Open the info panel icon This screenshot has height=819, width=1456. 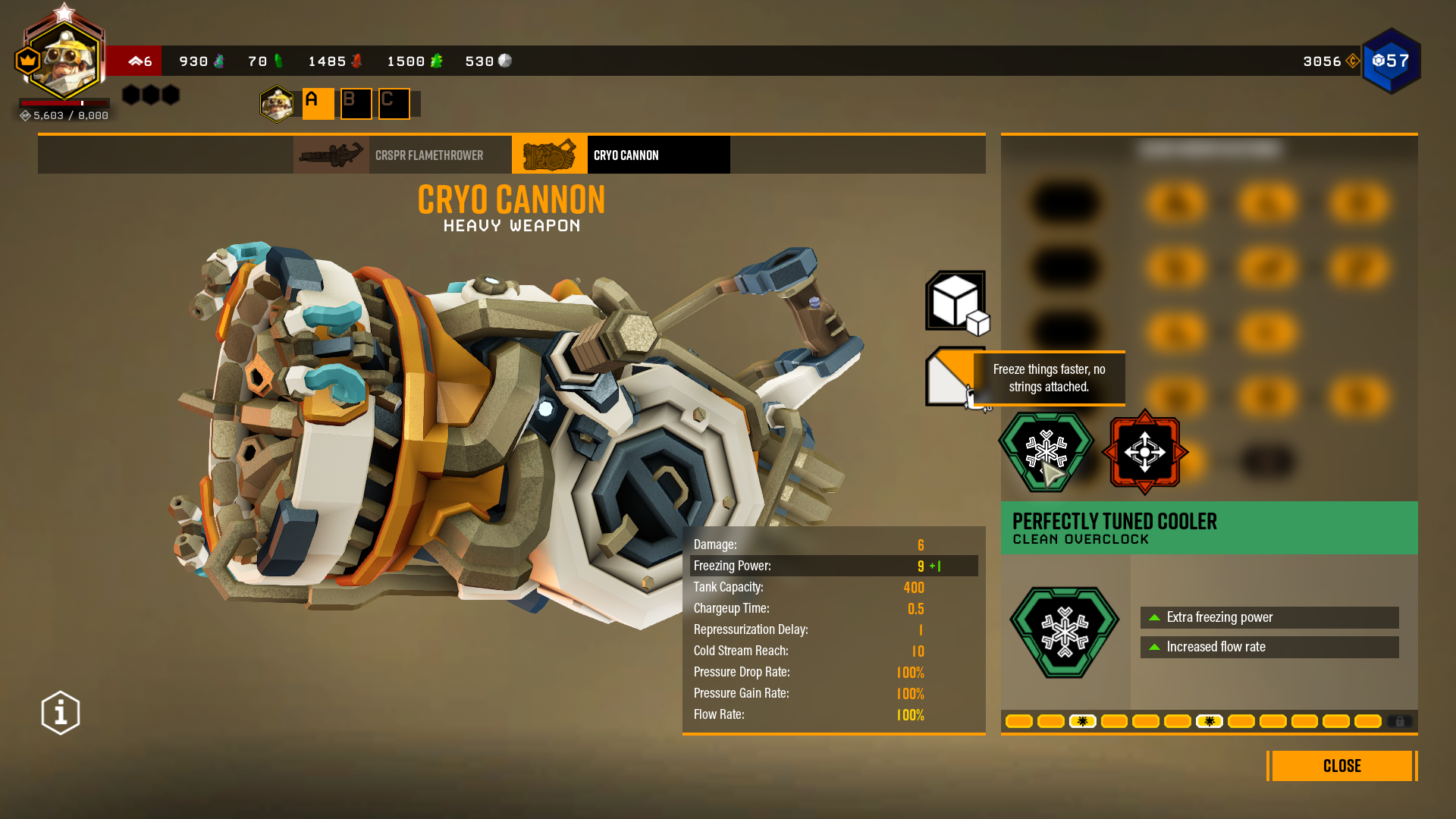point(61,713)
